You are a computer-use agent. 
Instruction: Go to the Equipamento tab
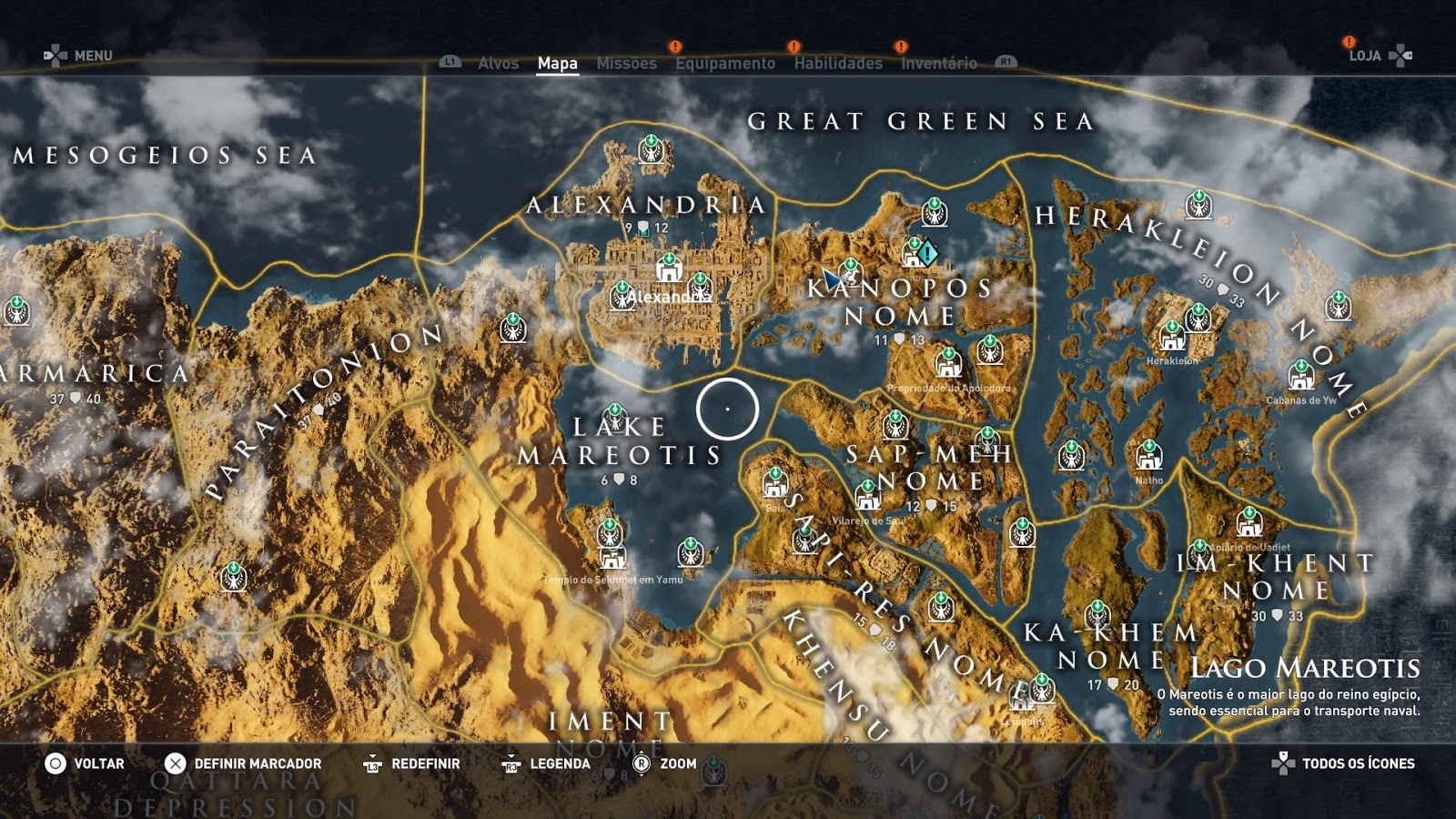coord(725,63)
